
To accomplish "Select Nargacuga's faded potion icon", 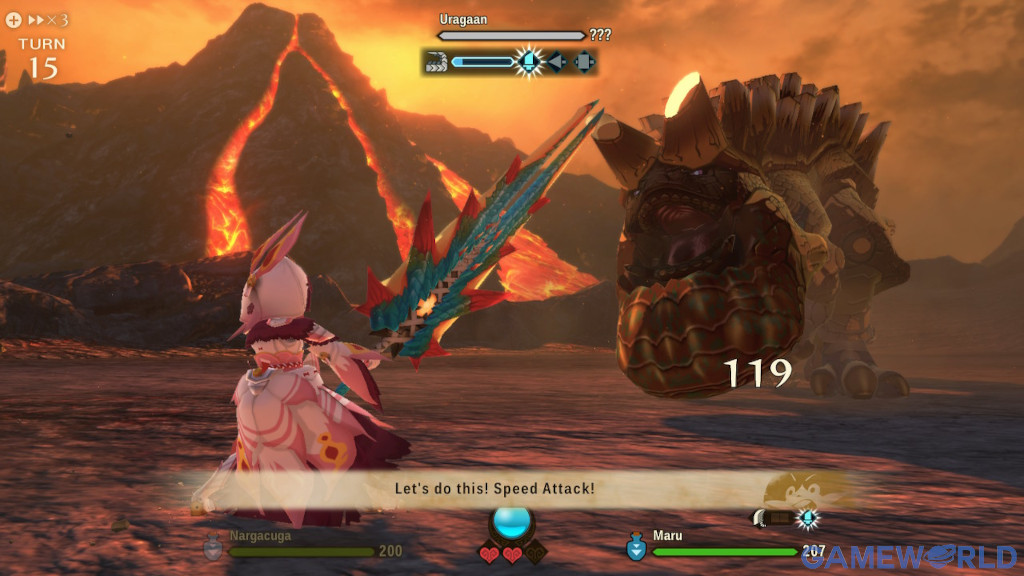I will [x=213, y=548].
